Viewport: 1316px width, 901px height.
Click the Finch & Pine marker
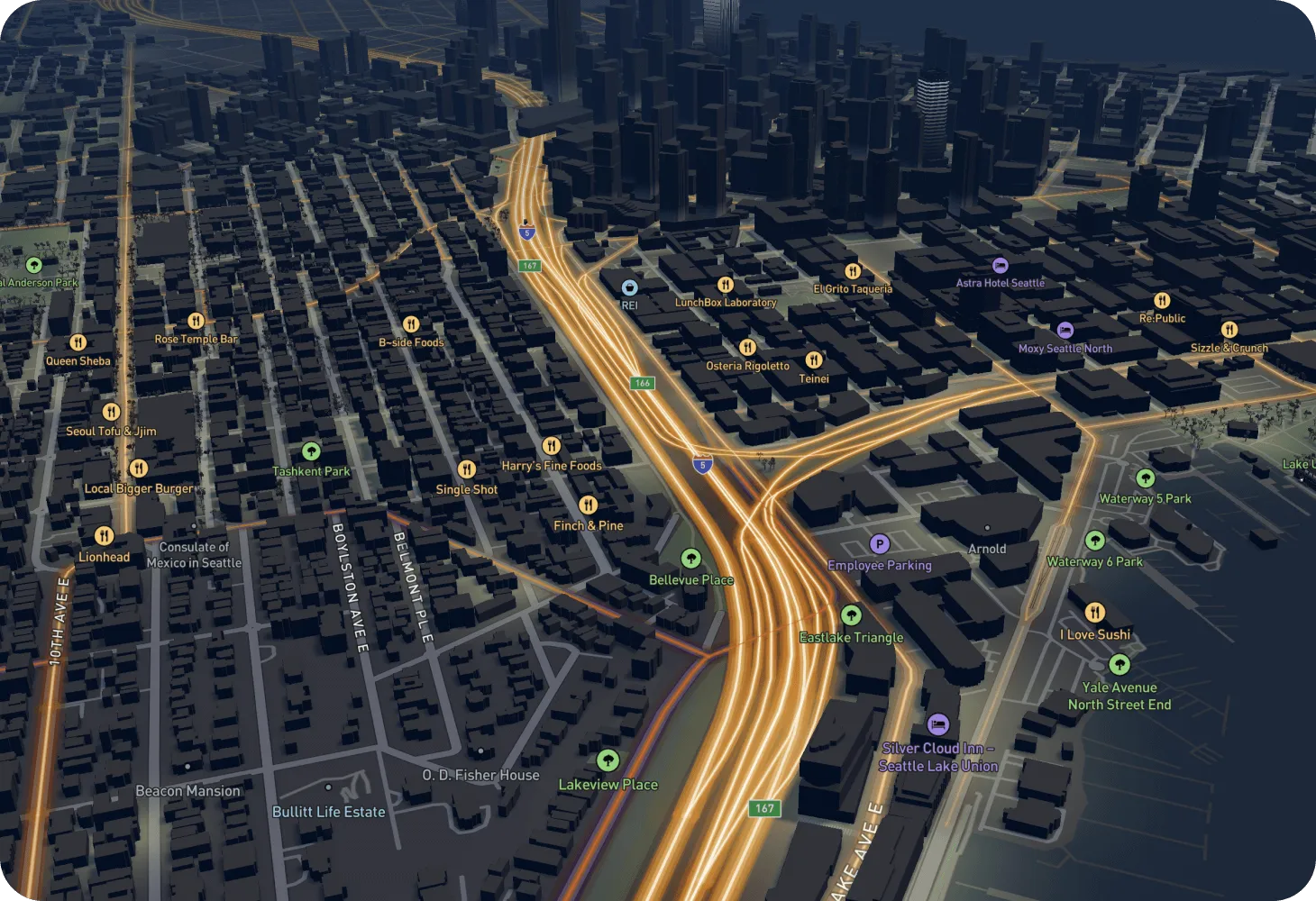[588, 505]
